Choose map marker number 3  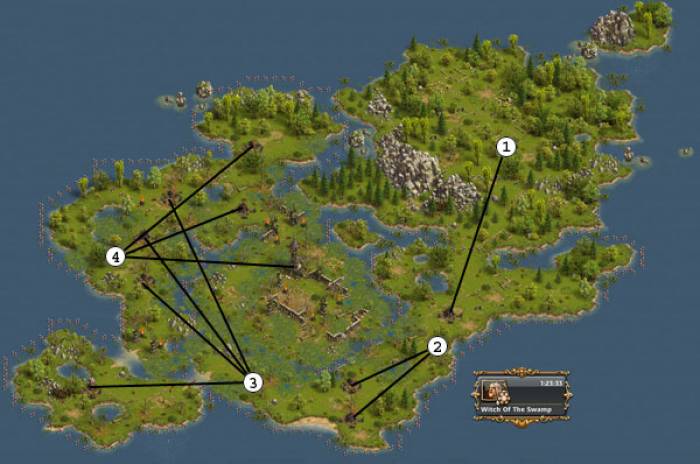click(x=253, y=381)
